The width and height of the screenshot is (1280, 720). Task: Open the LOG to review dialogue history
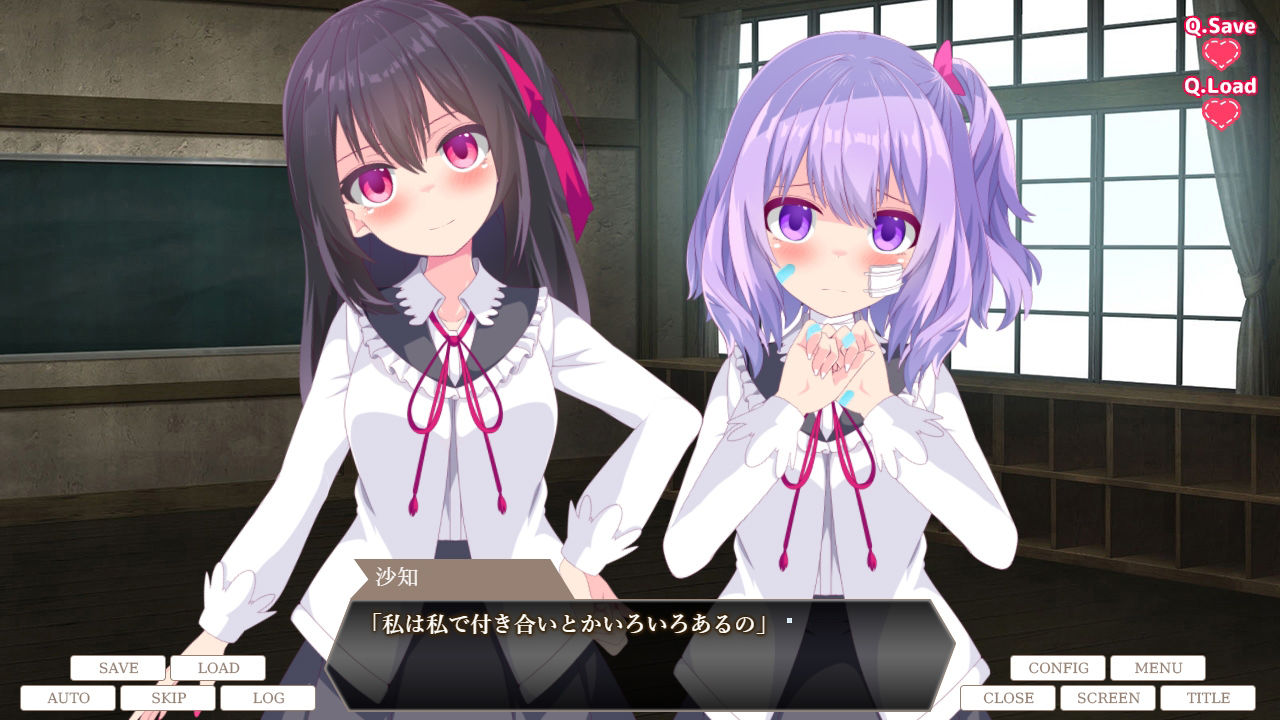271,698
